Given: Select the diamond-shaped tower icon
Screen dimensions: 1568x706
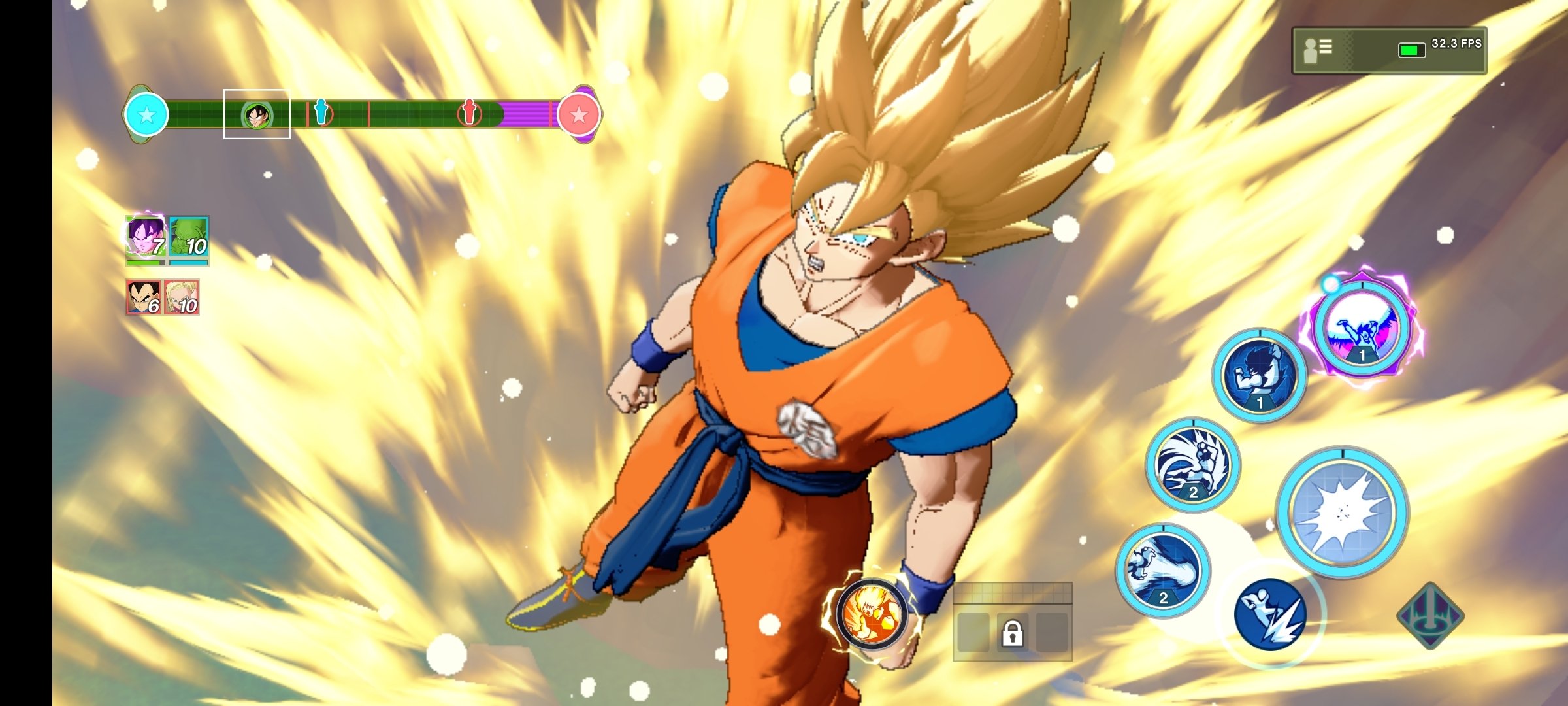Looking at the screenshot, I should [x=1430, y=615].
